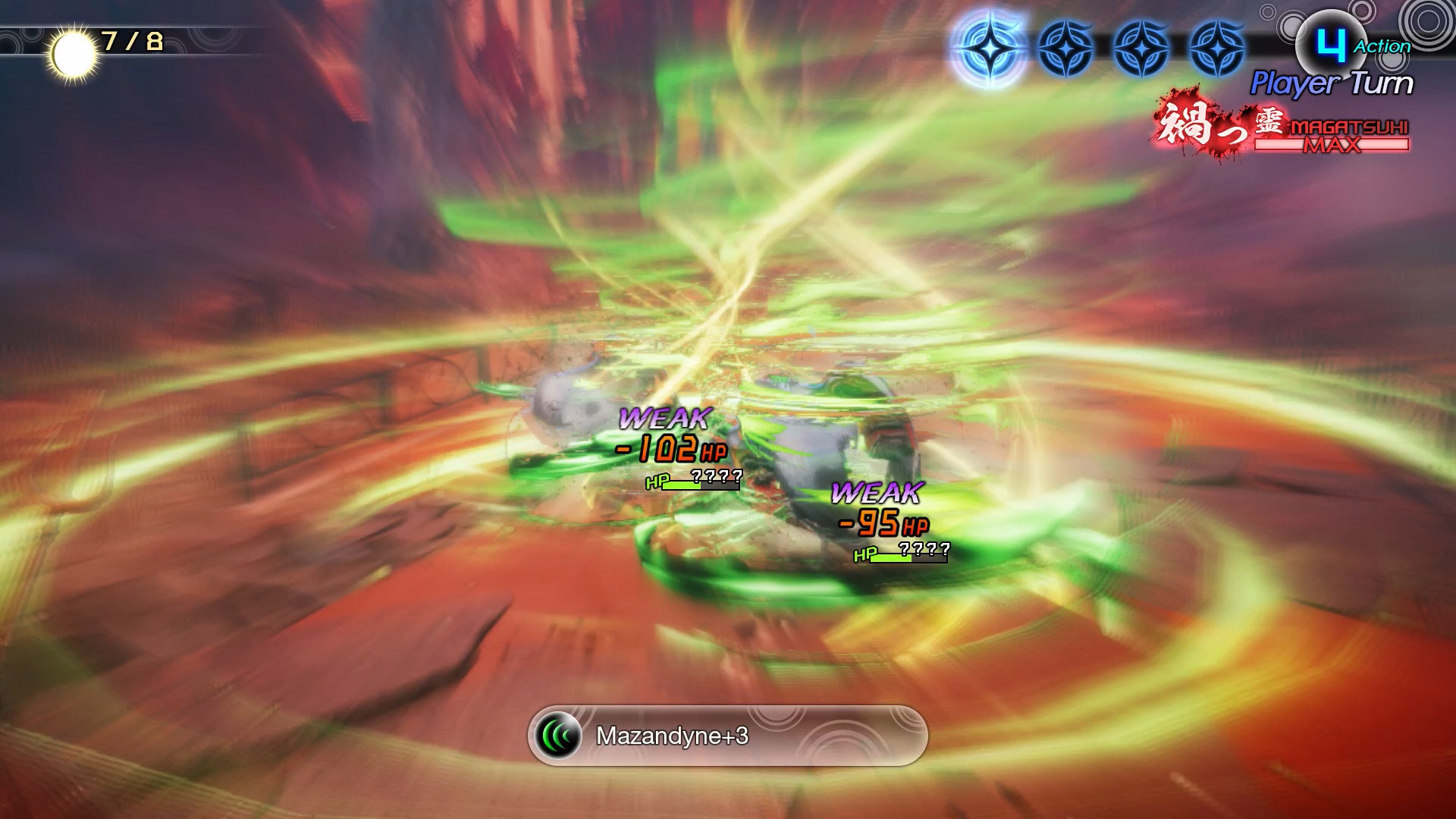This screenshot has width=1456, height=819.
Task: Select the Mazandyne+3 skill banner
Action: tap(727, 736)
